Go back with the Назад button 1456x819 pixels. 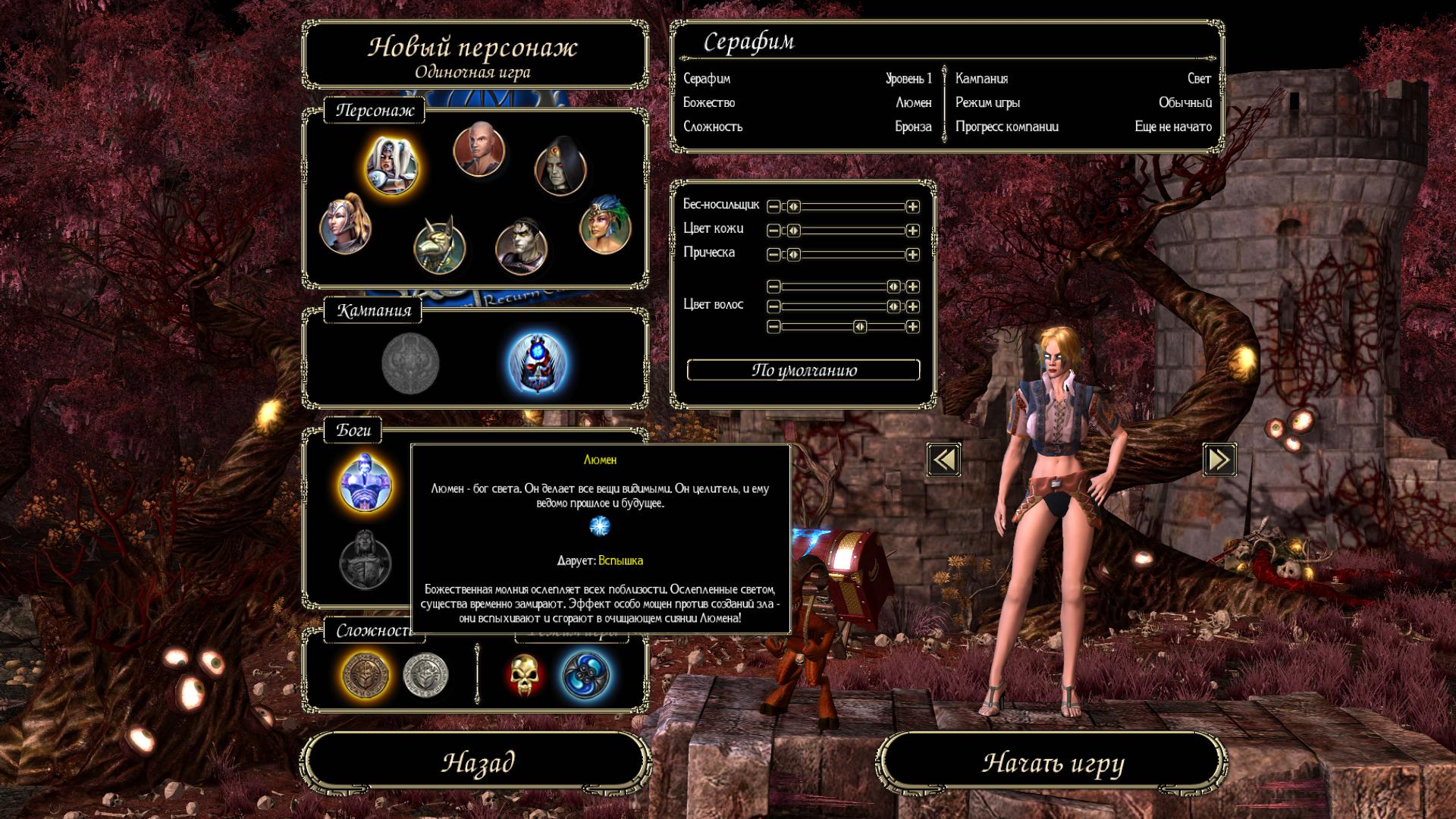(x=478, y=762)
